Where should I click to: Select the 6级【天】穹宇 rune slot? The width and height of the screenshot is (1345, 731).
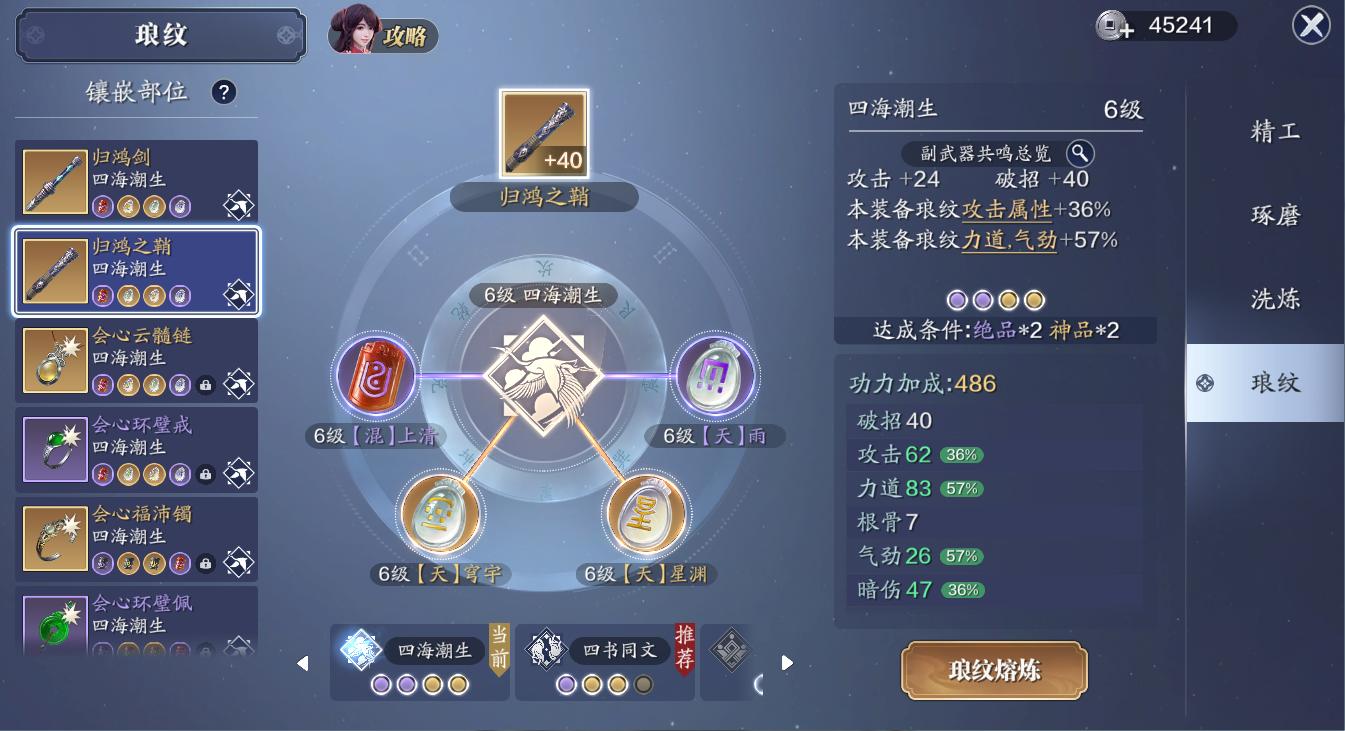click(x=442, y=512)
